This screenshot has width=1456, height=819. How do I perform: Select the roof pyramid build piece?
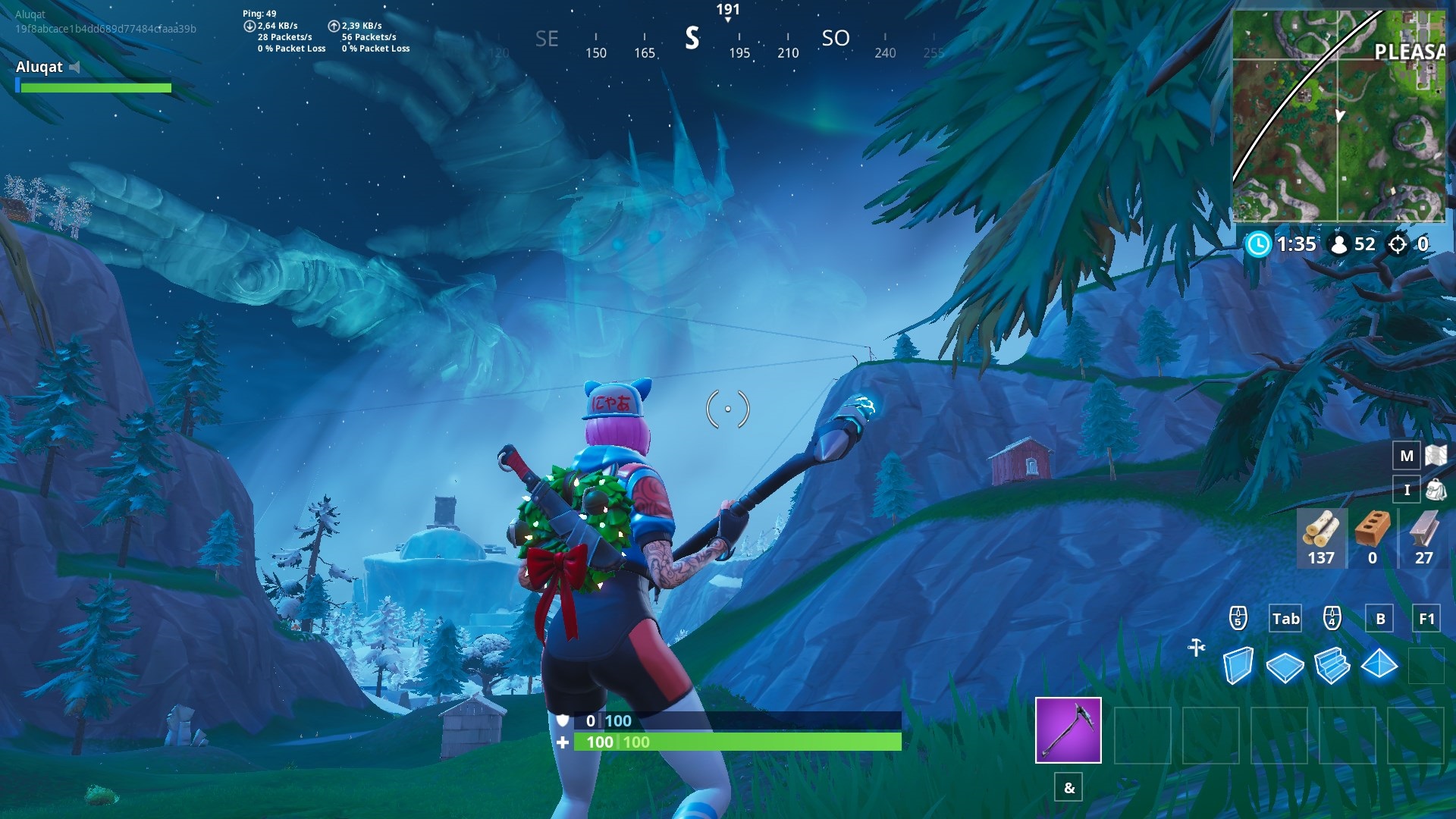1382,664
